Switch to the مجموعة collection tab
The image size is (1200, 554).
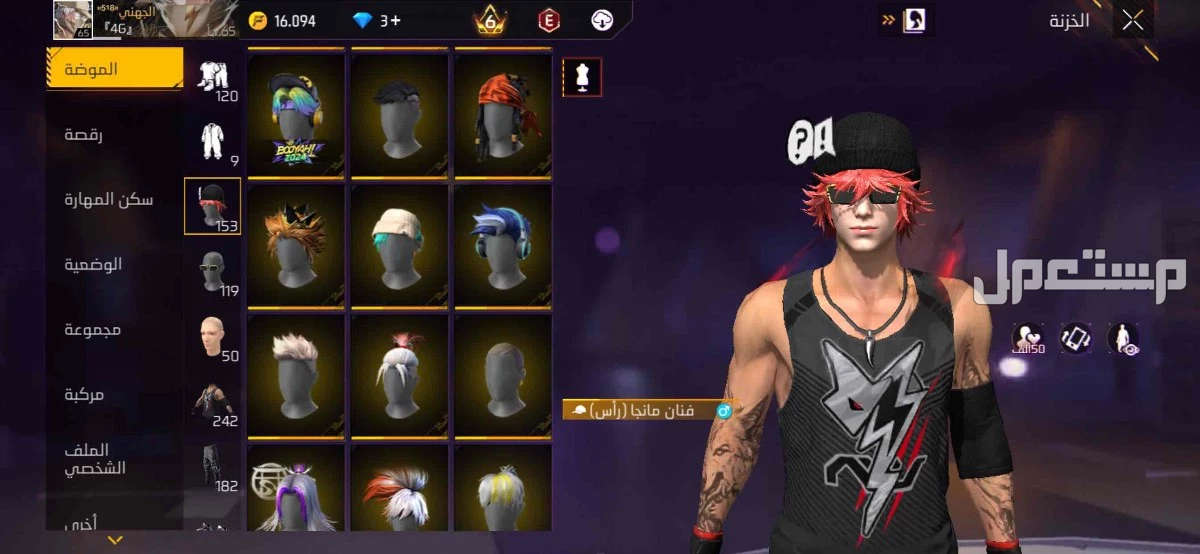tap(92, 329)
